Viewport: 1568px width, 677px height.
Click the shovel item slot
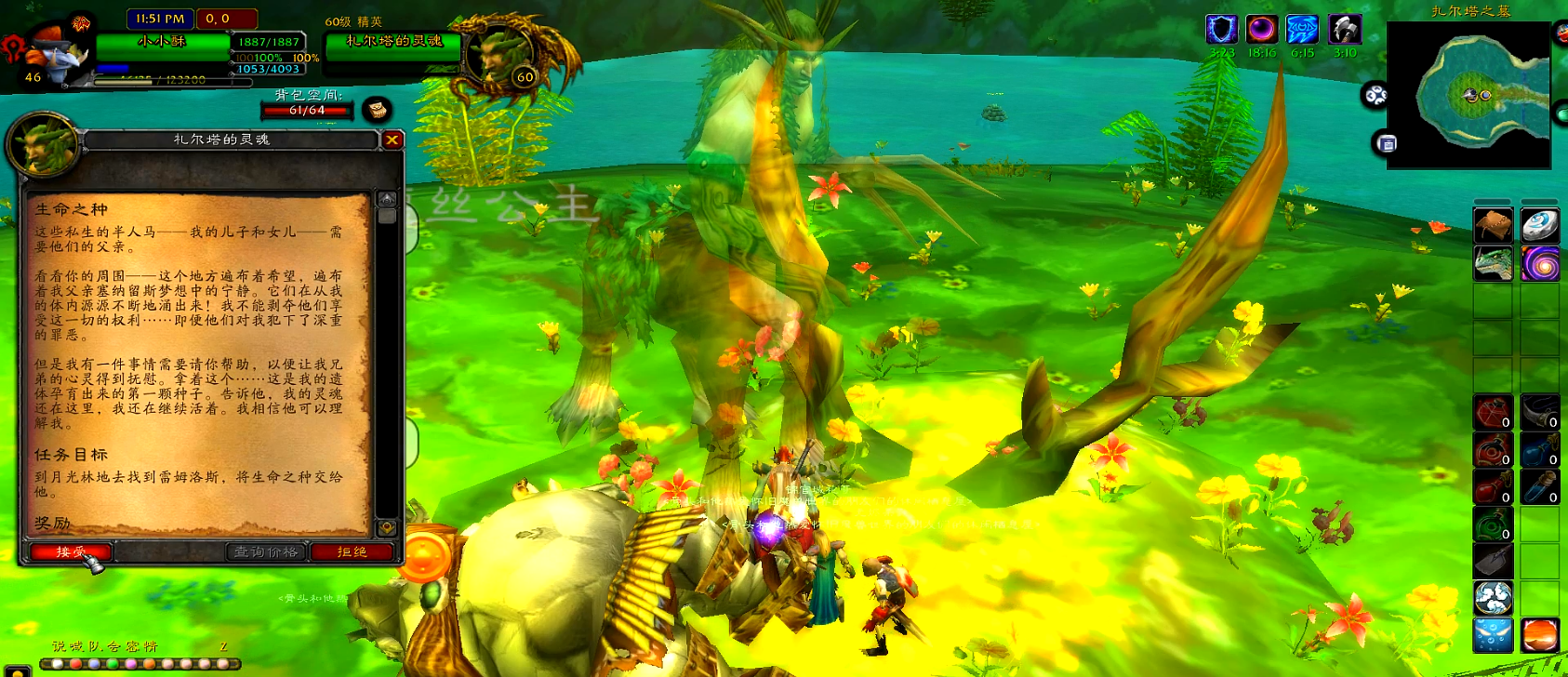1493,561
